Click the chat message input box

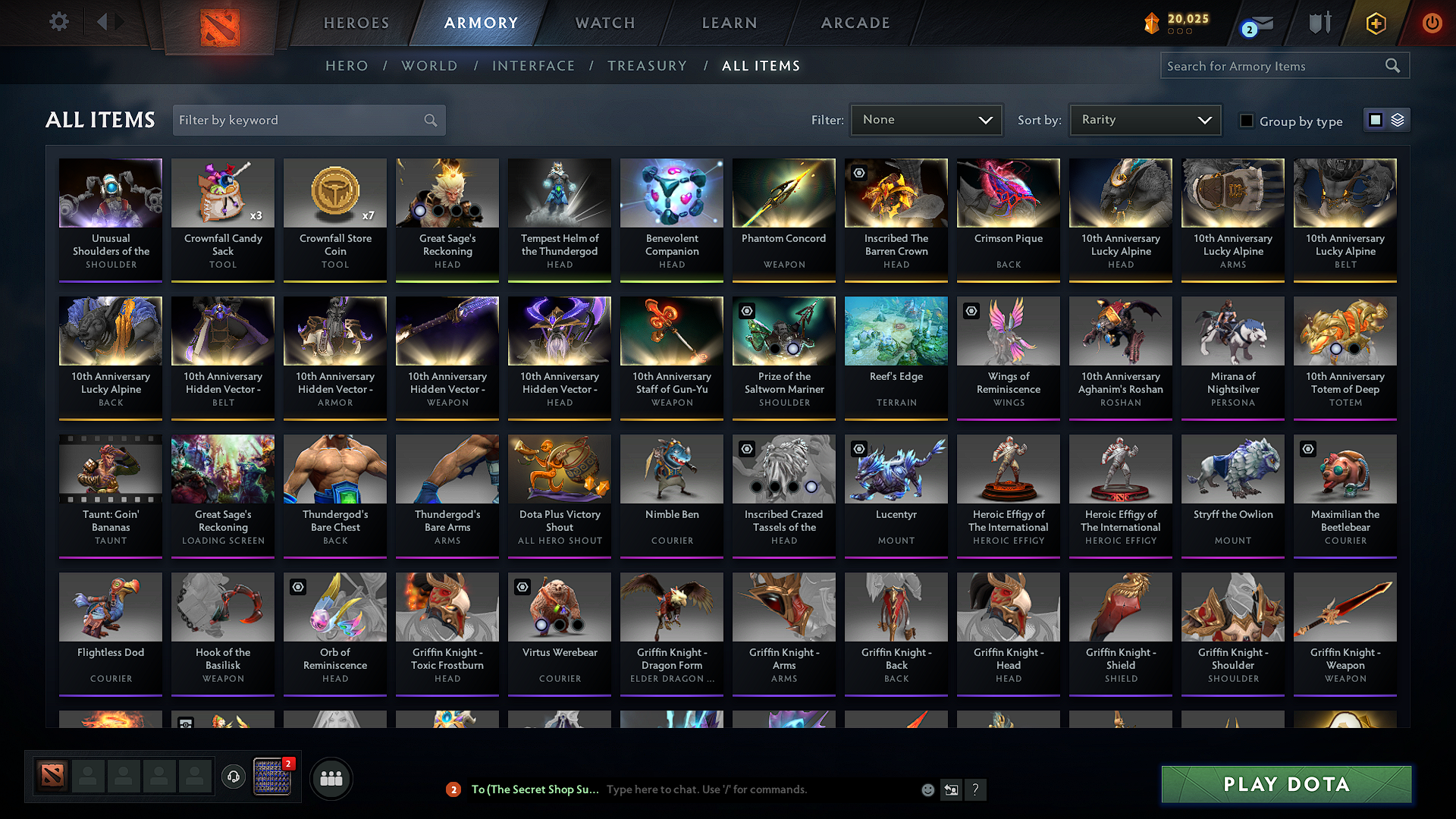coord(758,789)
